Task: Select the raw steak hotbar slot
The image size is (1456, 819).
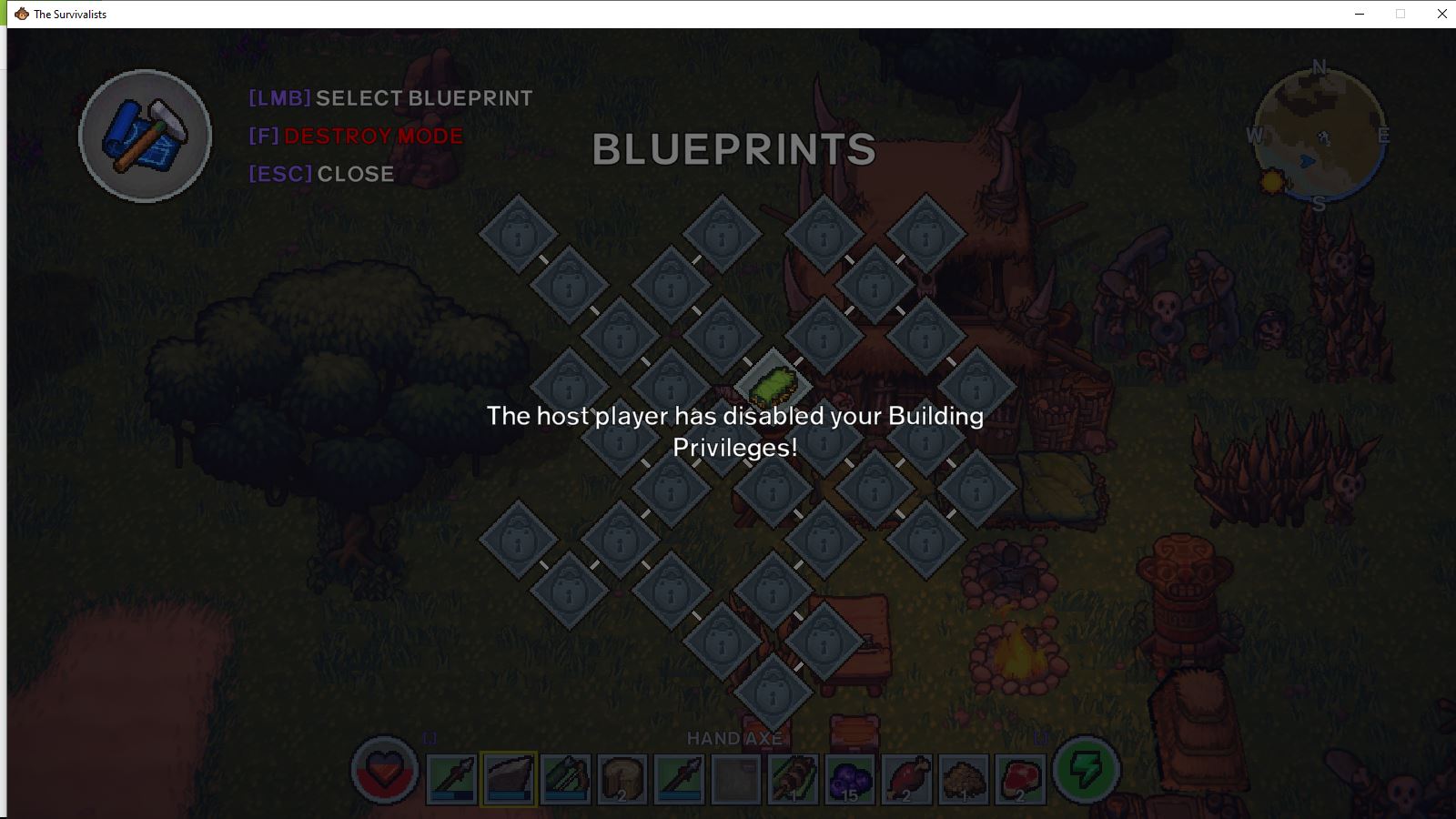Action: (x=1020, y=779)
